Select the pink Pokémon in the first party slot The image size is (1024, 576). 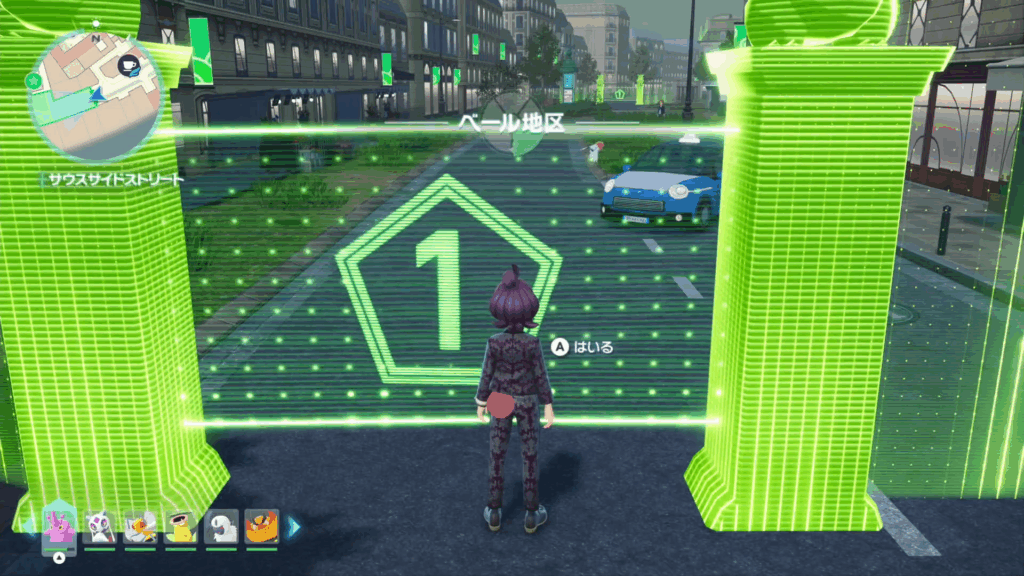[59, 525]
